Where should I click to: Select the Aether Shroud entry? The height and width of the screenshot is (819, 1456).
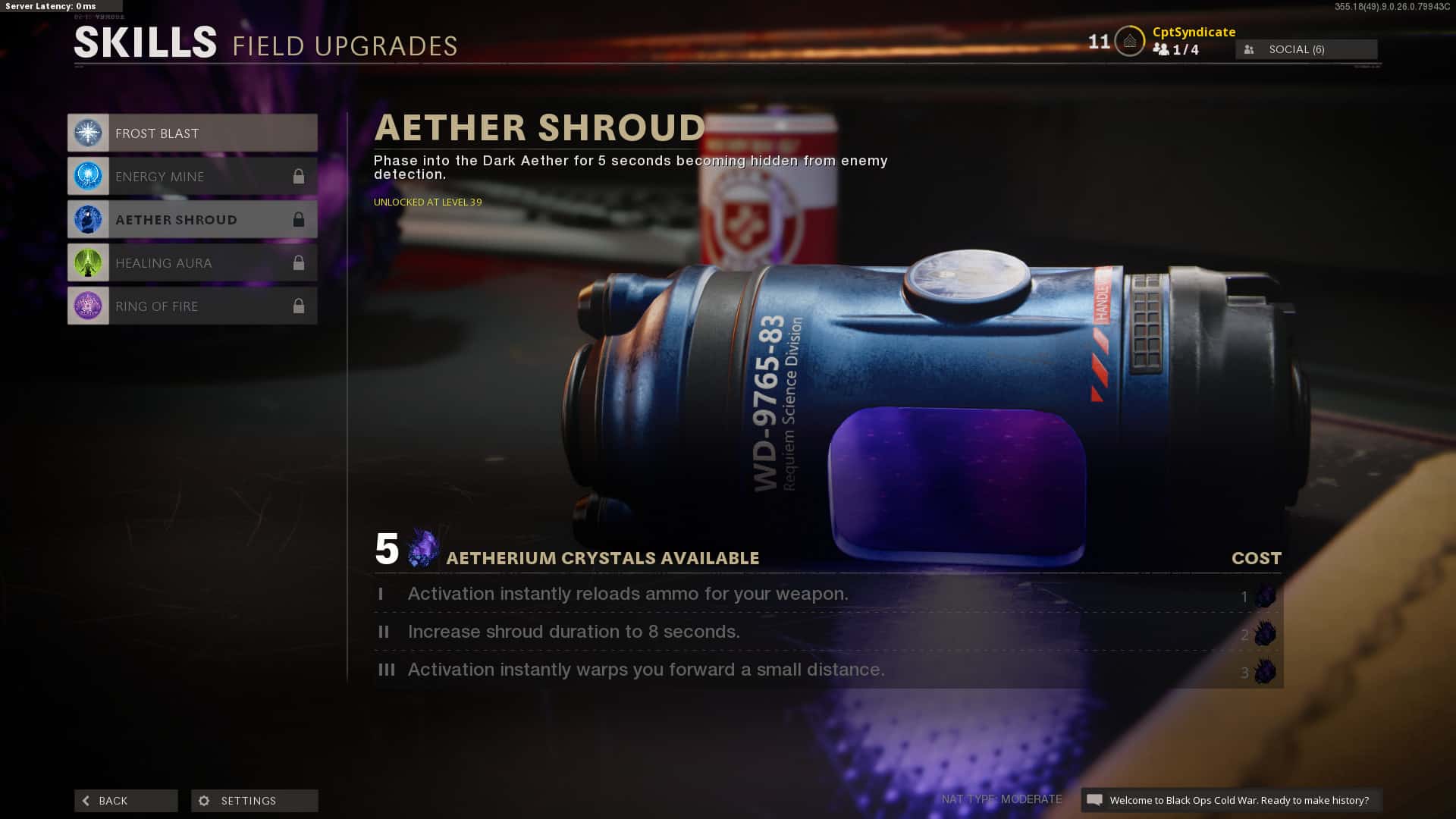tap(192, 220)
